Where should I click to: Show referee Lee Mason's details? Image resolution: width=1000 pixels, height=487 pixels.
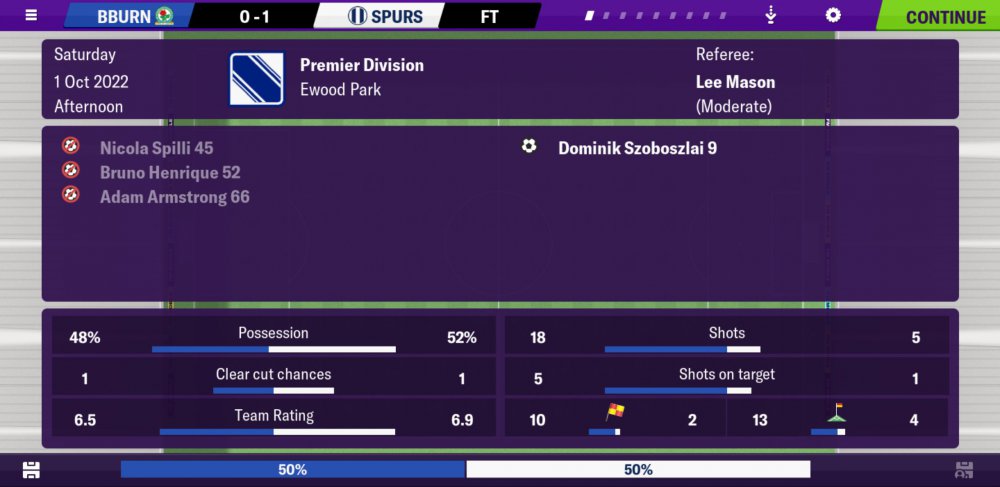coord(735,82)
